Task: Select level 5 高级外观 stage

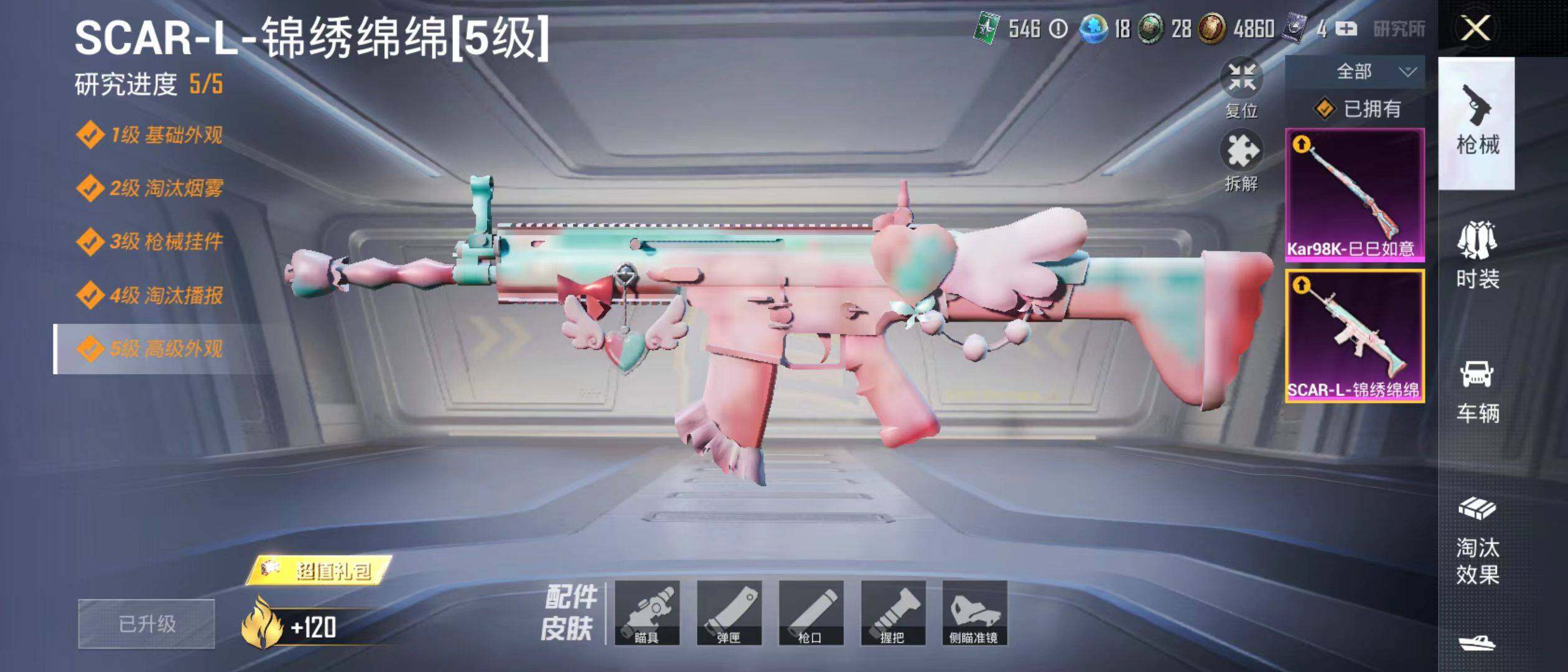Action: tap(149, 348)
